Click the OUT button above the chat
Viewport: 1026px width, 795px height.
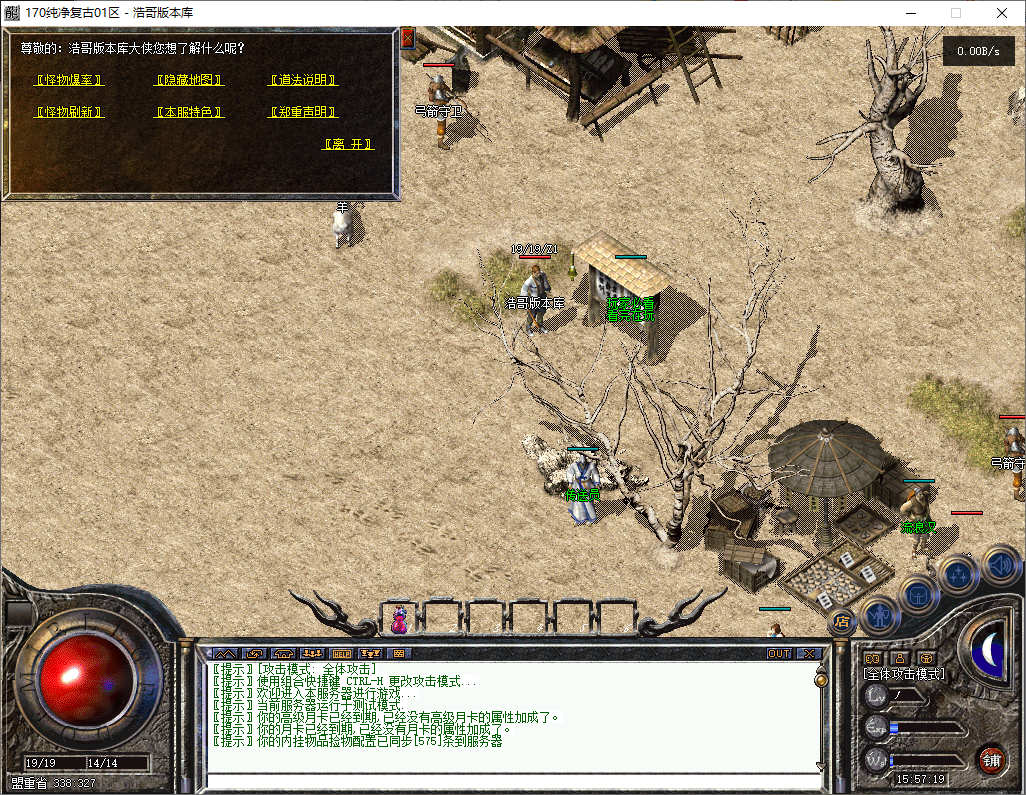[779, 654]
